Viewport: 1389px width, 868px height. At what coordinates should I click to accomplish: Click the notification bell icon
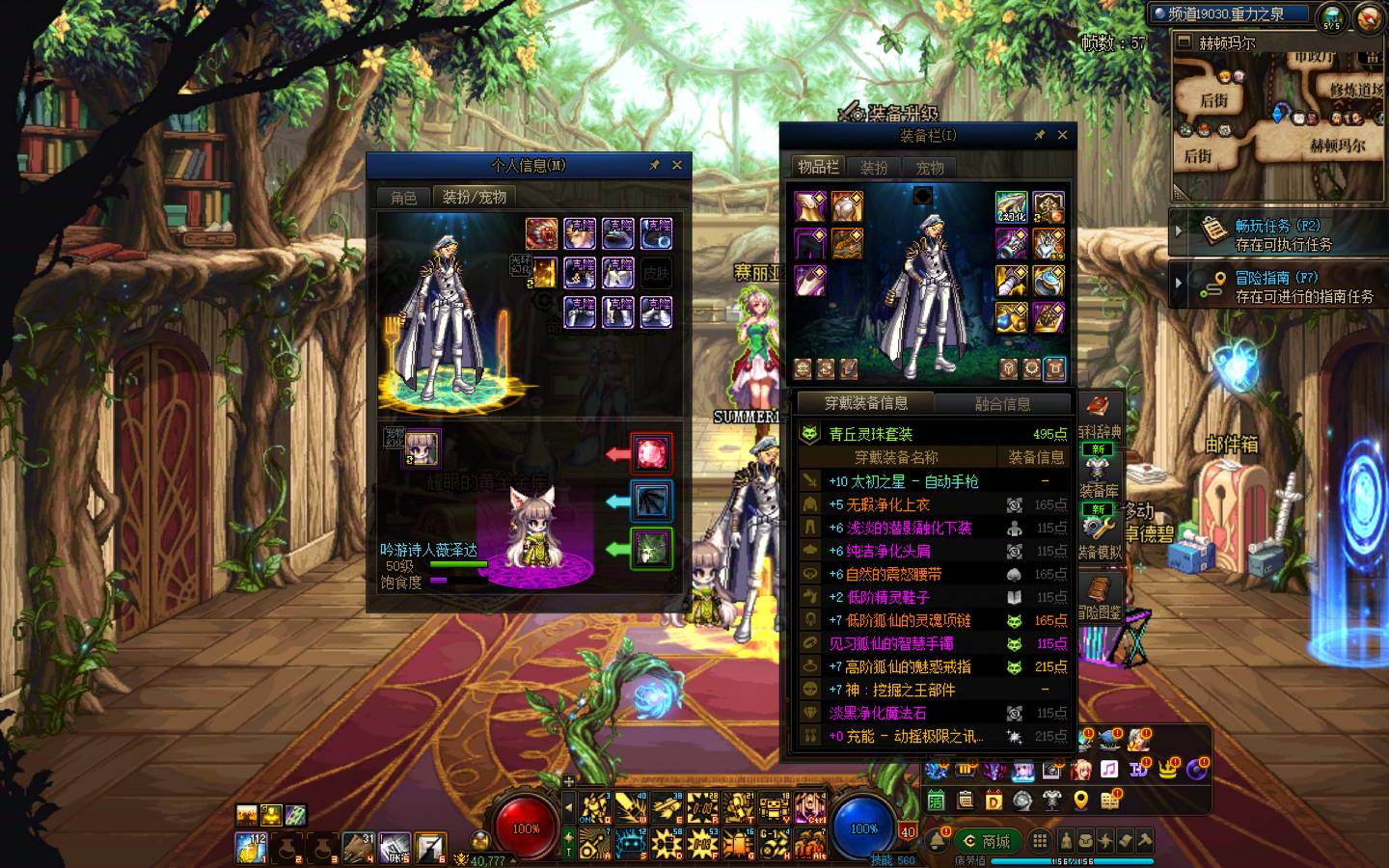point(938,841)
